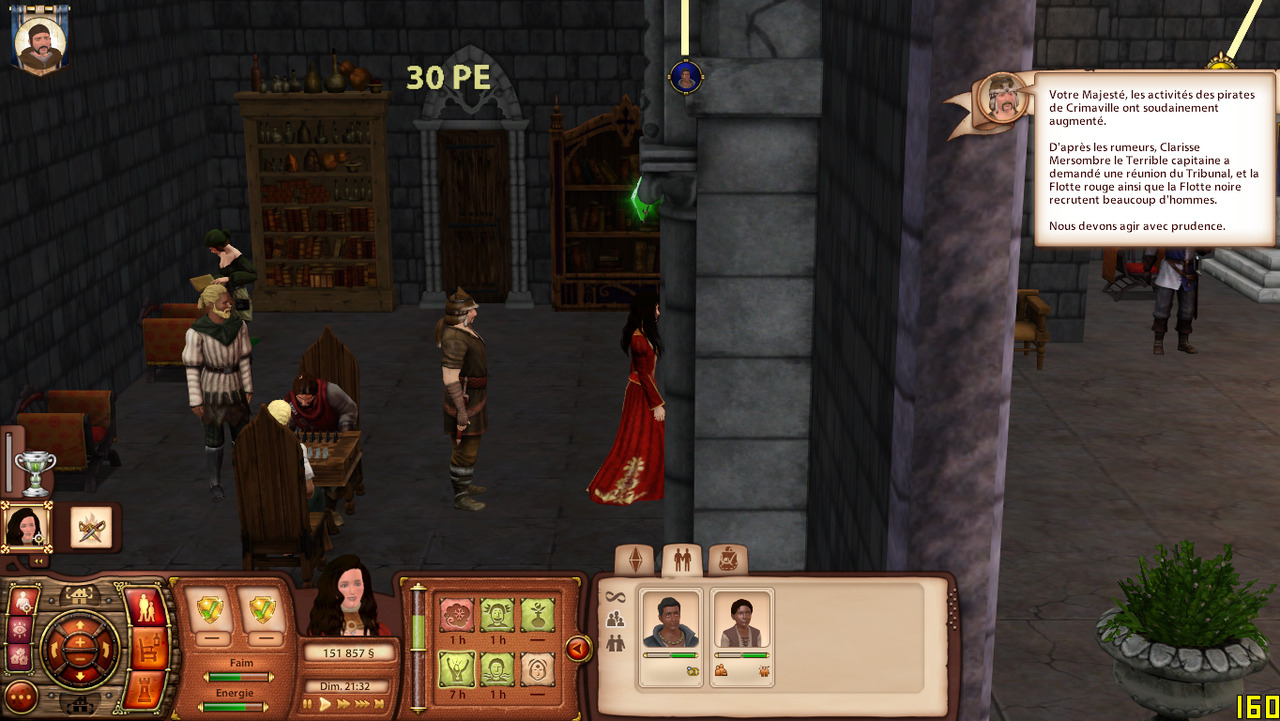
Task: Open the silver trophy quest tracker
Action: tap(35, 472)
